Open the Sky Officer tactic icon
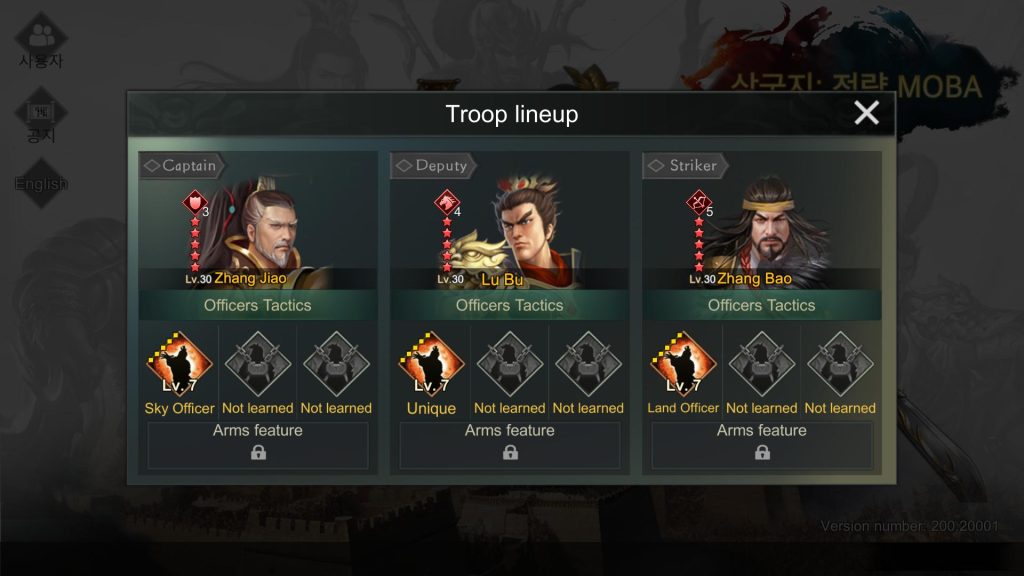The width and height of the screenshot is (1024, 576). [x=179, y=364]
